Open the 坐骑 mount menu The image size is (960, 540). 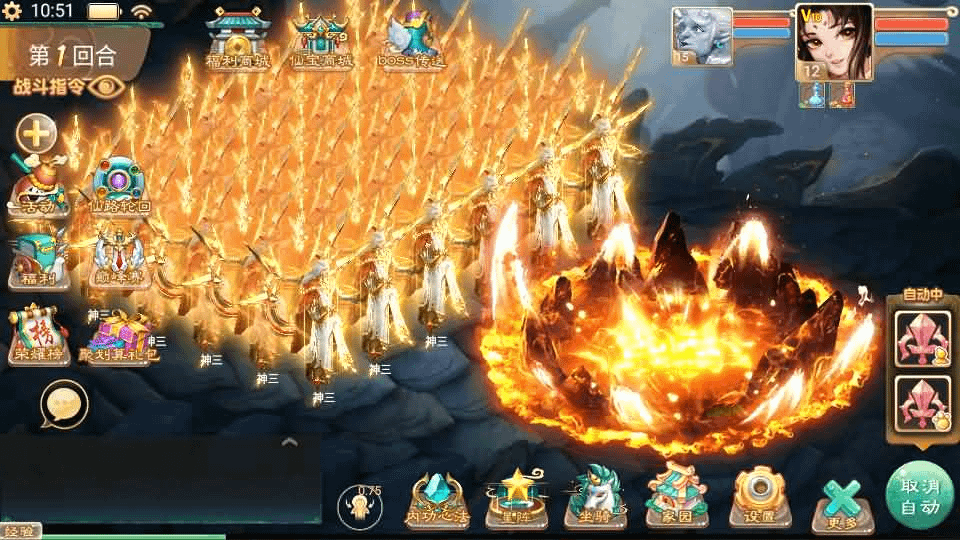click(596, 498)
